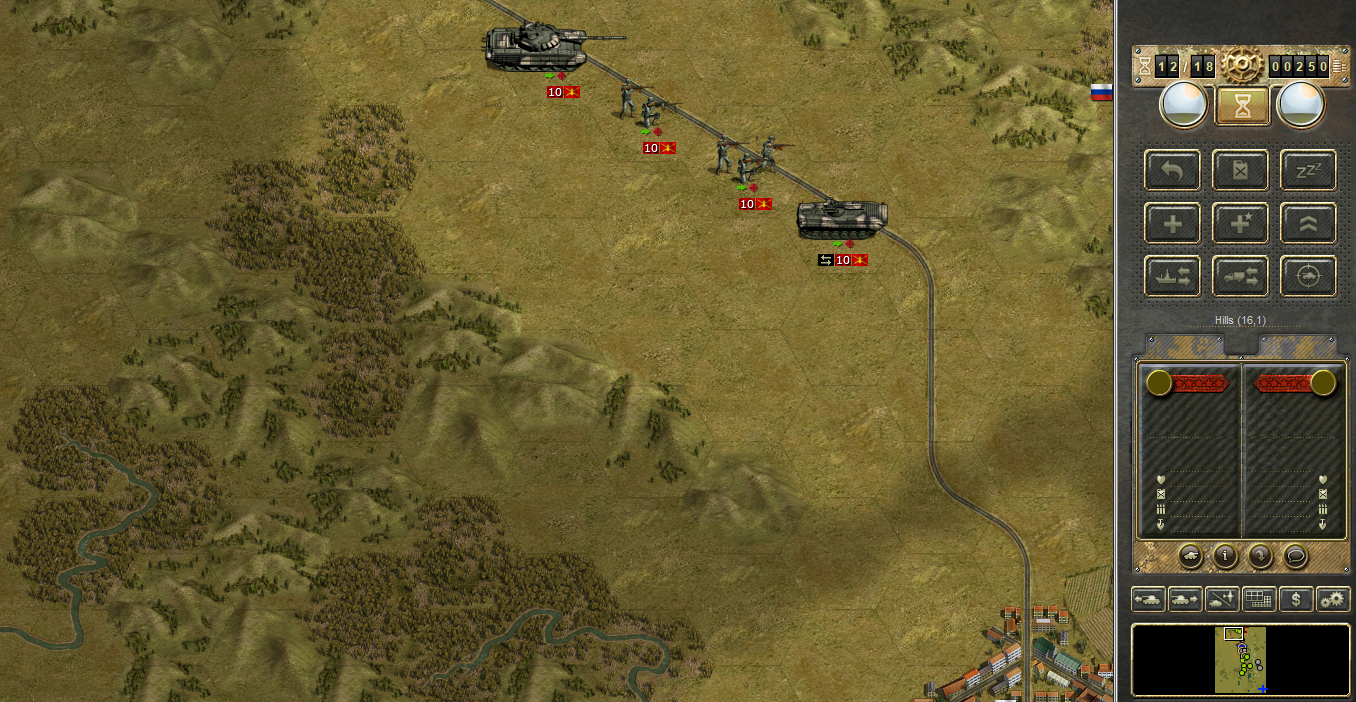
Task: Click the minimap to move the view
Action: 1240,660
